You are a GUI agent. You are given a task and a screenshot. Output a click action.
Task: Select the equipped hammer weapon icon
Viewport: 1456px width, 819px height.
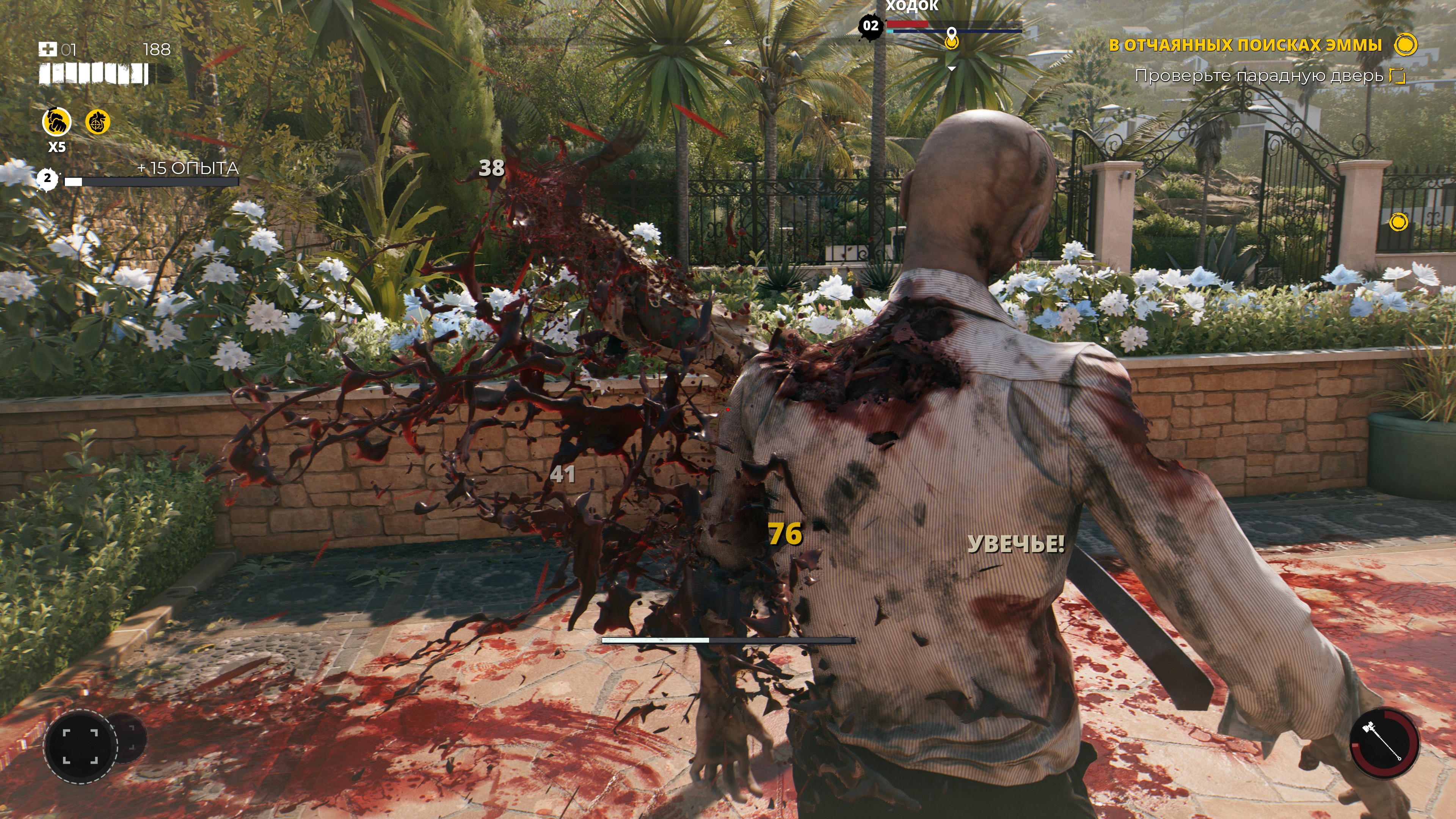[1384, 743]
